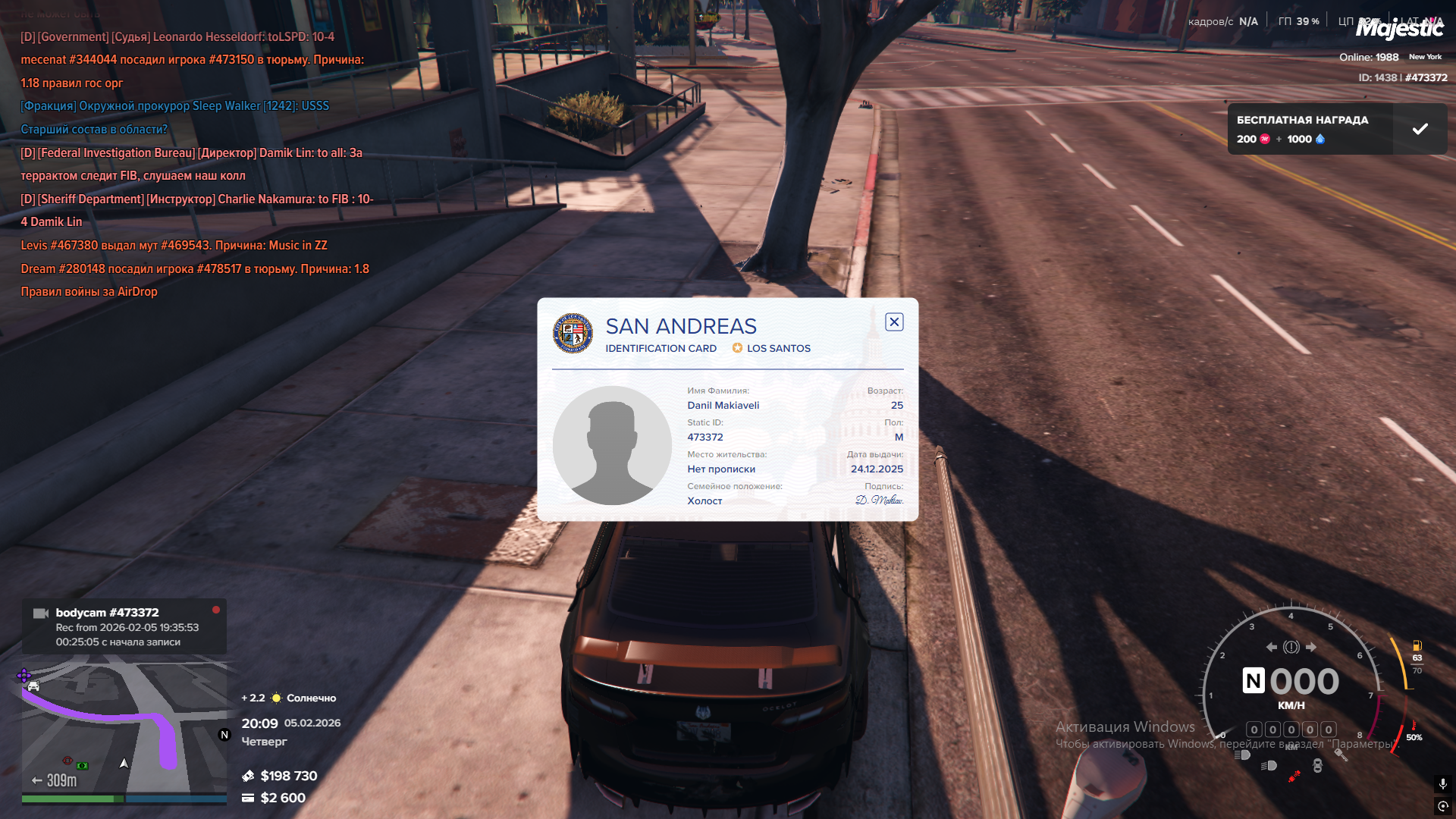Viewport: 1456px width, 819px height.
Task: Click the Majestic logo
Action: pyautogui.click(x=1399, y=29)
